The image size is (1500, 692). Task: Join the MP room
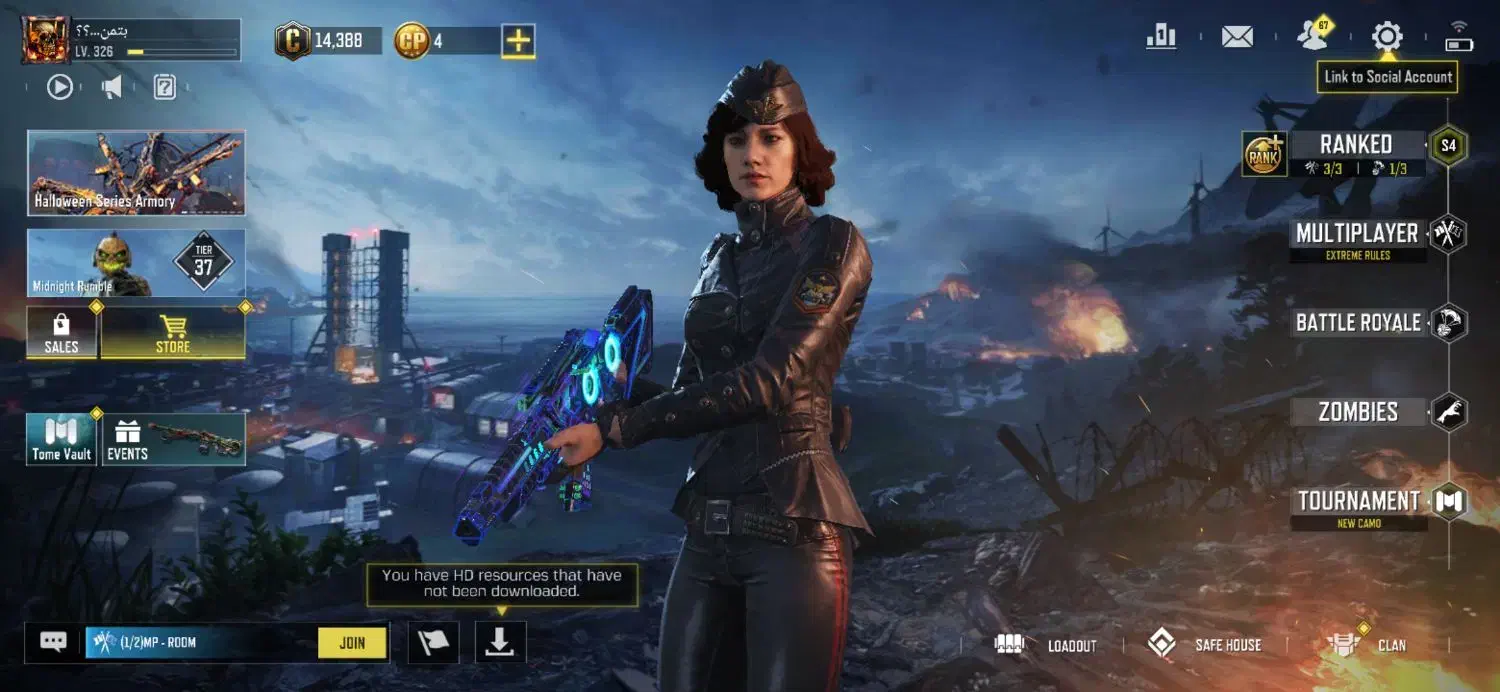(352, 643)
